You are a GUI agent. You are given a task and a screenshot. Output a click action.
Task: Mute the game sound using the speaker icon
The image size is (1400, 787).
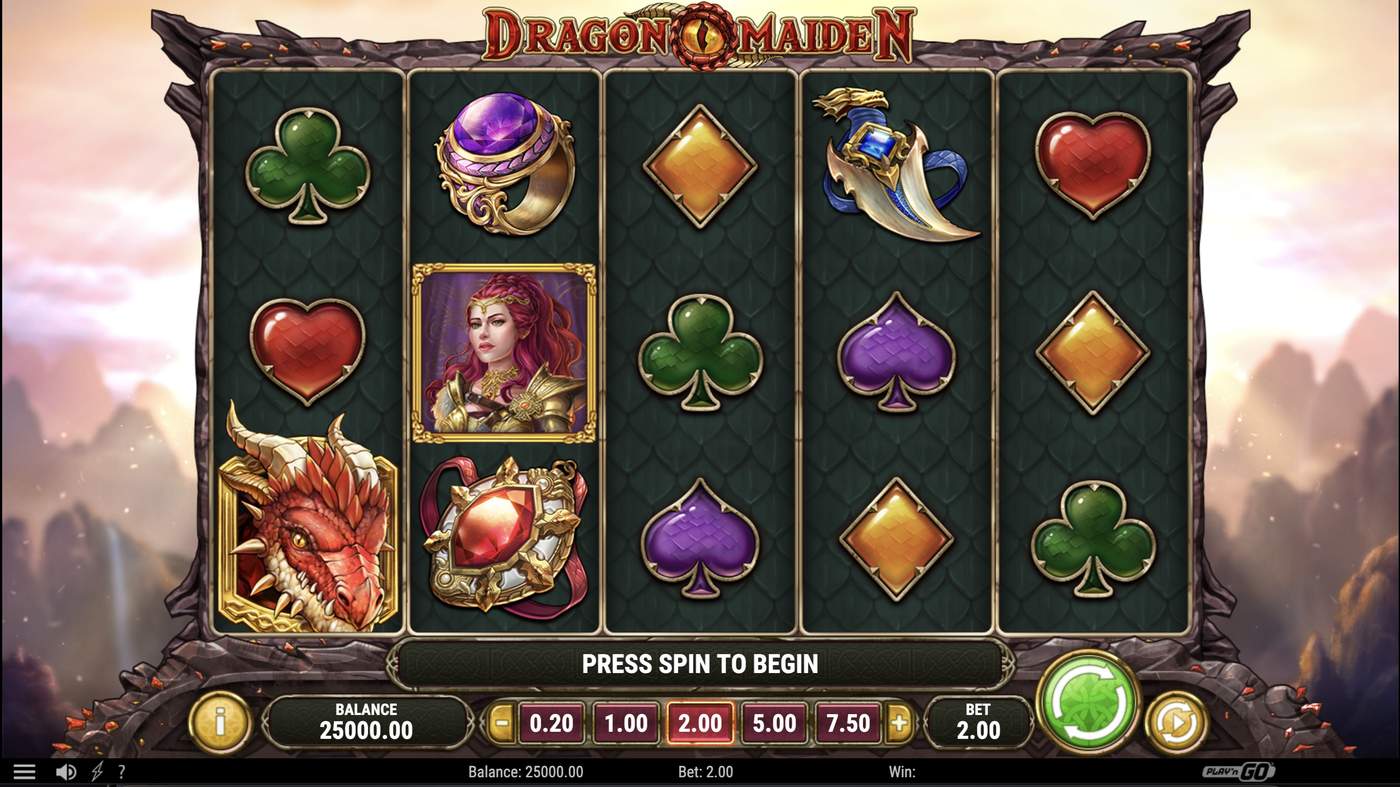point(66,770)
